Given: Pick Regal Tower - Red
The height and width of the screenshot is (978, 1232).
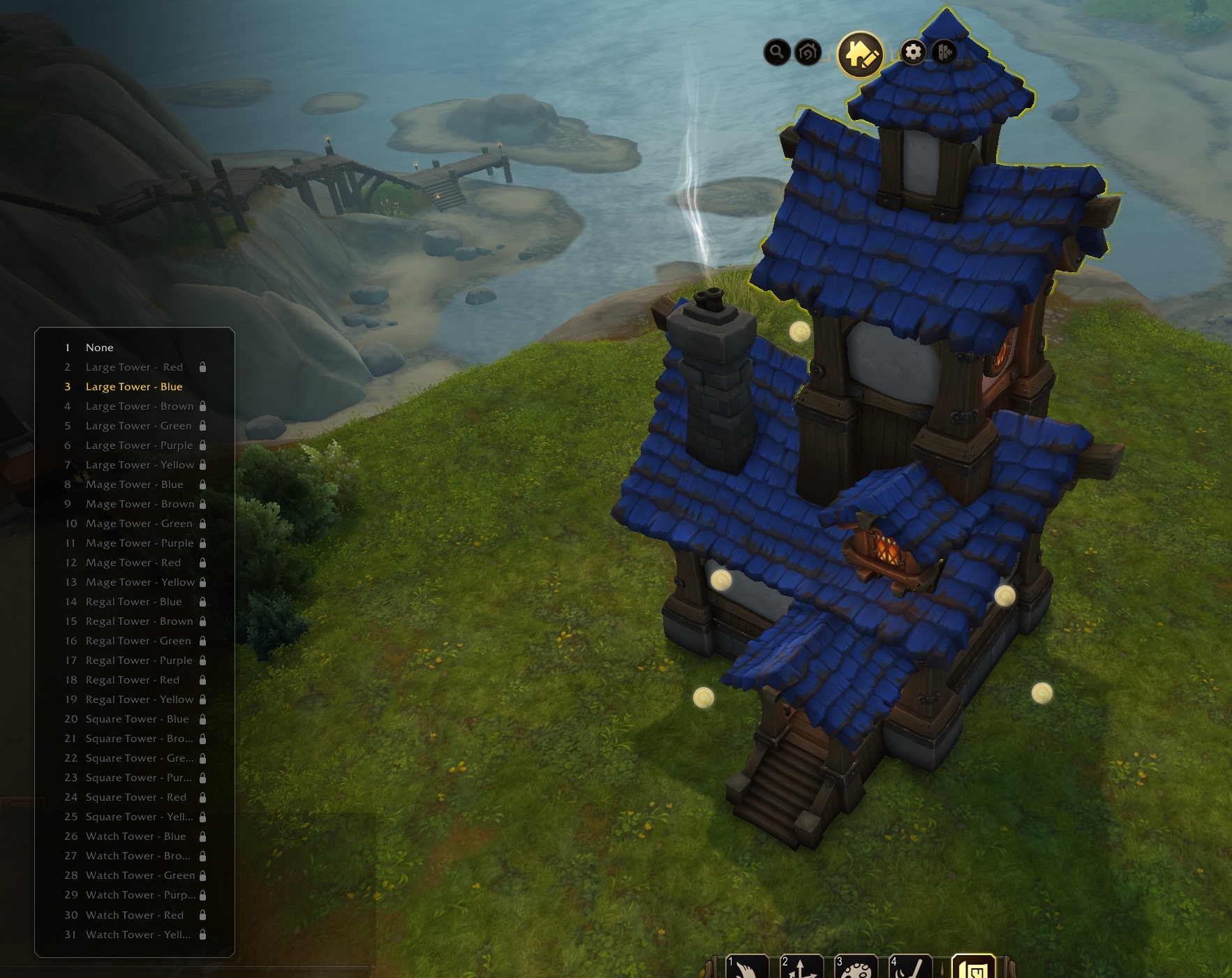Looking at the screenshot, I should [x=133, y=680].
